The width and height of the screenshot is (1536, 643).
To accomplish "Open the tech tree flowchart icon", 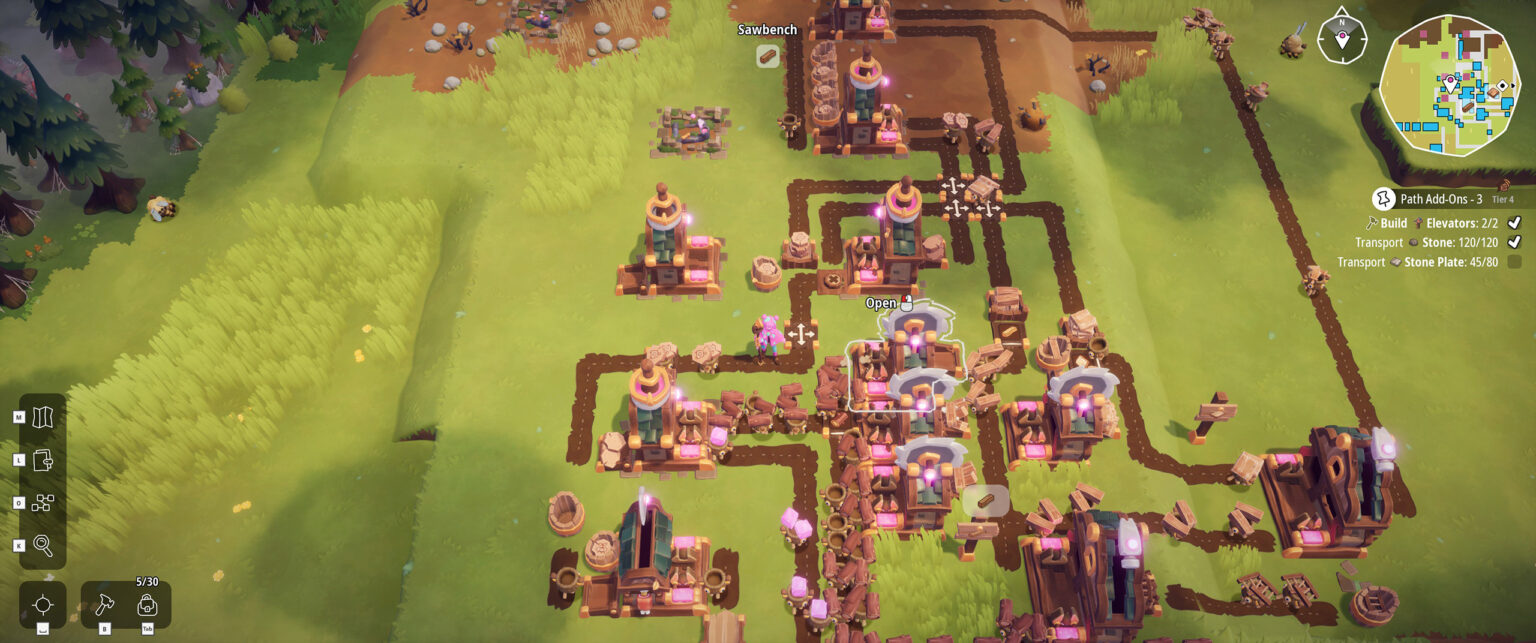I will point(43,503).
